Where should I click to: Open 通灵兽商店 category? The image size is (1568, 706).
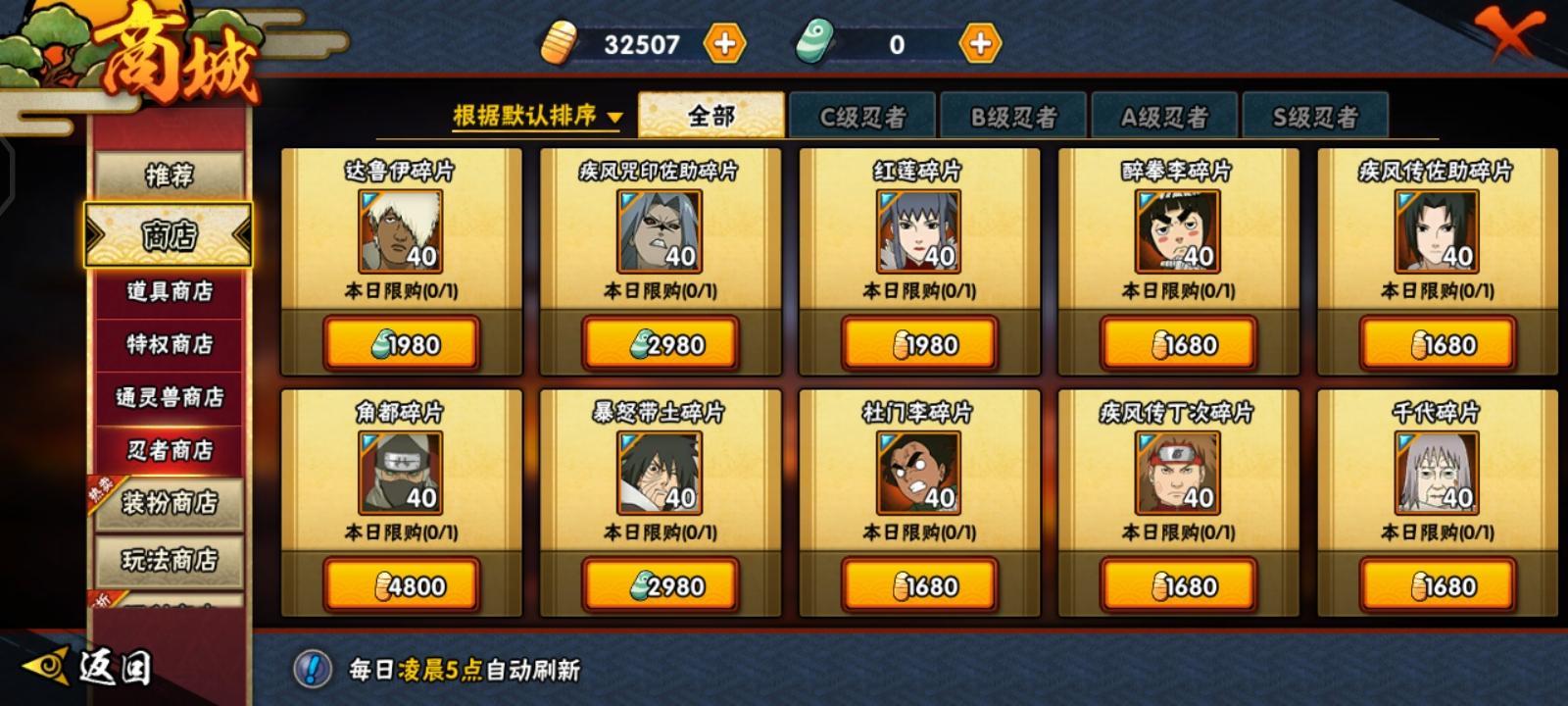tap(169, 399)
